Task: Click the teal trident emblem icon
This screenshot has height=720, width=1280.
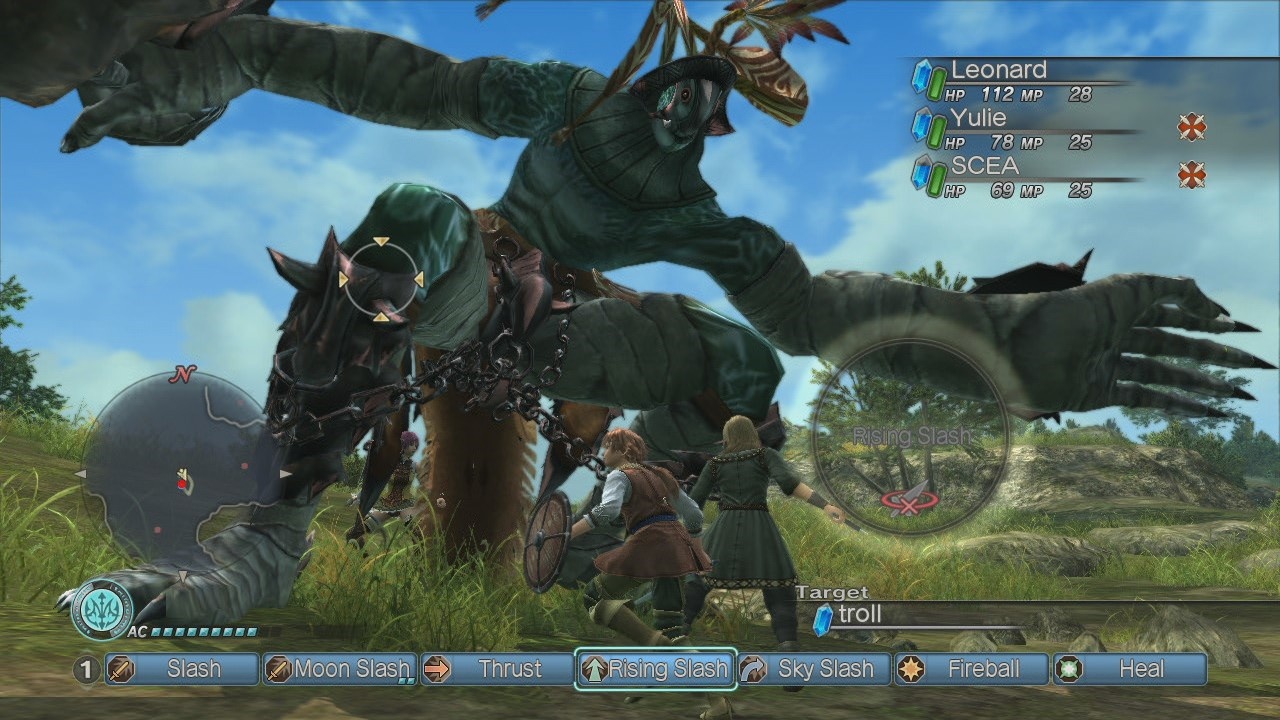Action: 101,609
